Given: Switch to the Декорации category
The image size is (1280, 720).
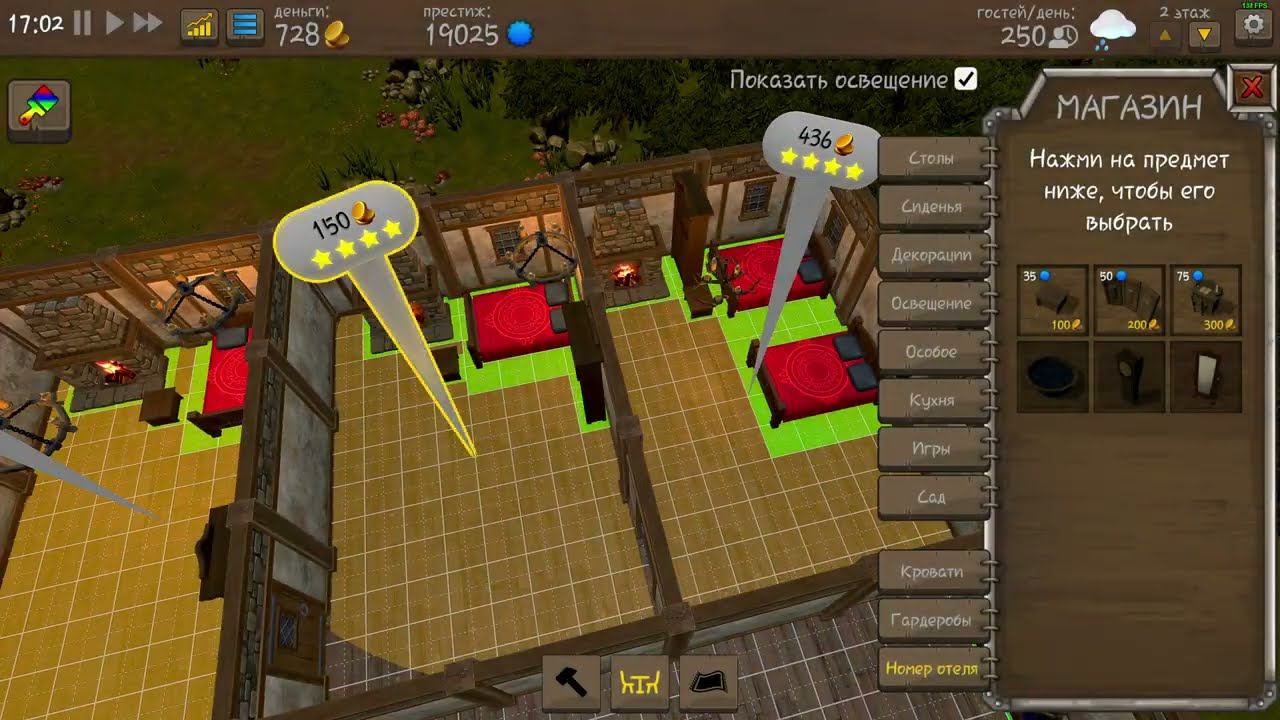Looking at the screenshot, I should pos(931,255).
